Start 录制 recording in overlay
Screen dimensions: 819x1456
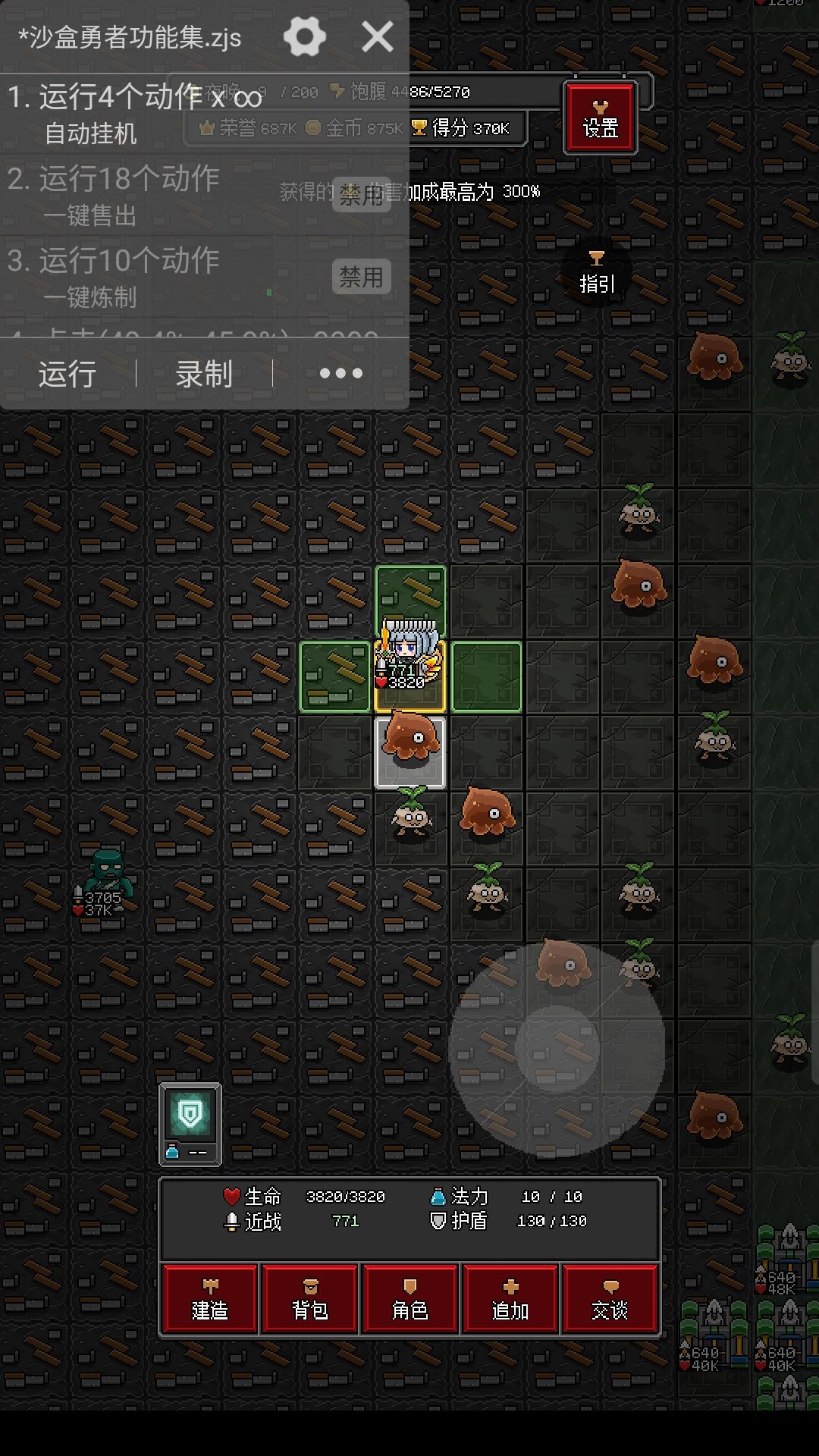pos(204,374)
